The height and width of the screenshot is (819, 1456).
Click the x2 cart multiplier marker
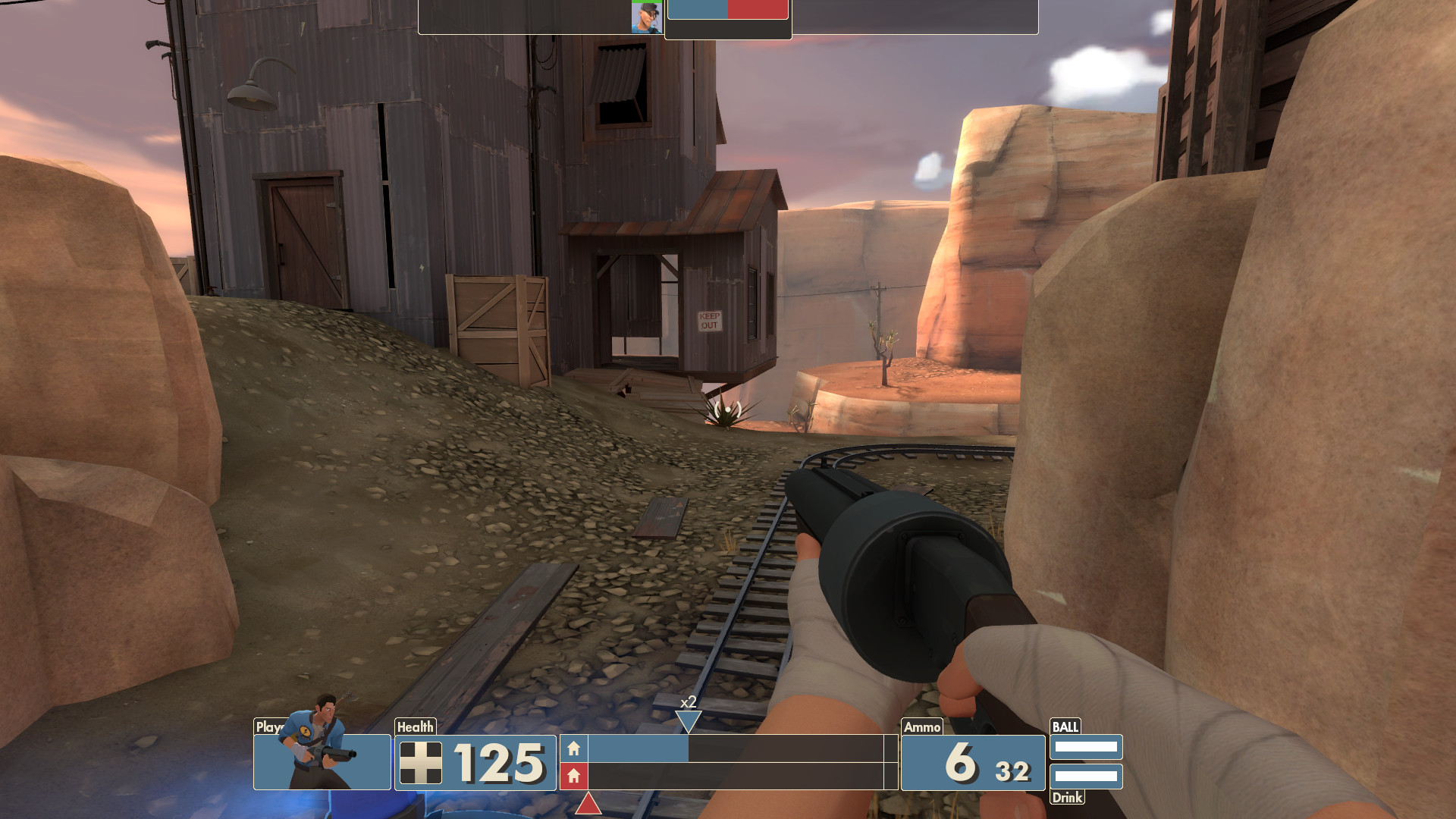[687, 703]
